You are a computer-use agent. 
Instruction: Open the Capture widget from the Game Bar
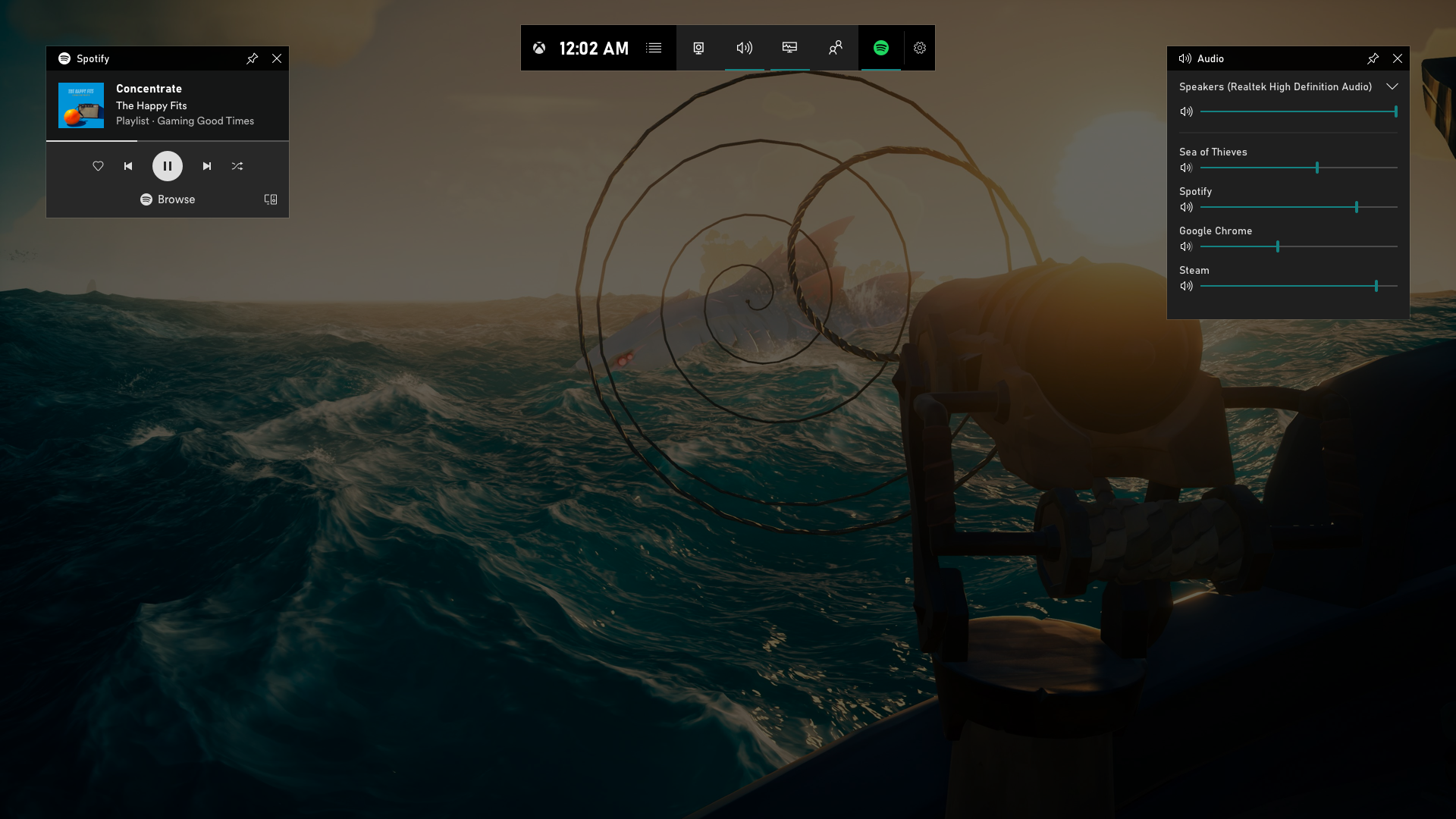[x=698, y=48]
